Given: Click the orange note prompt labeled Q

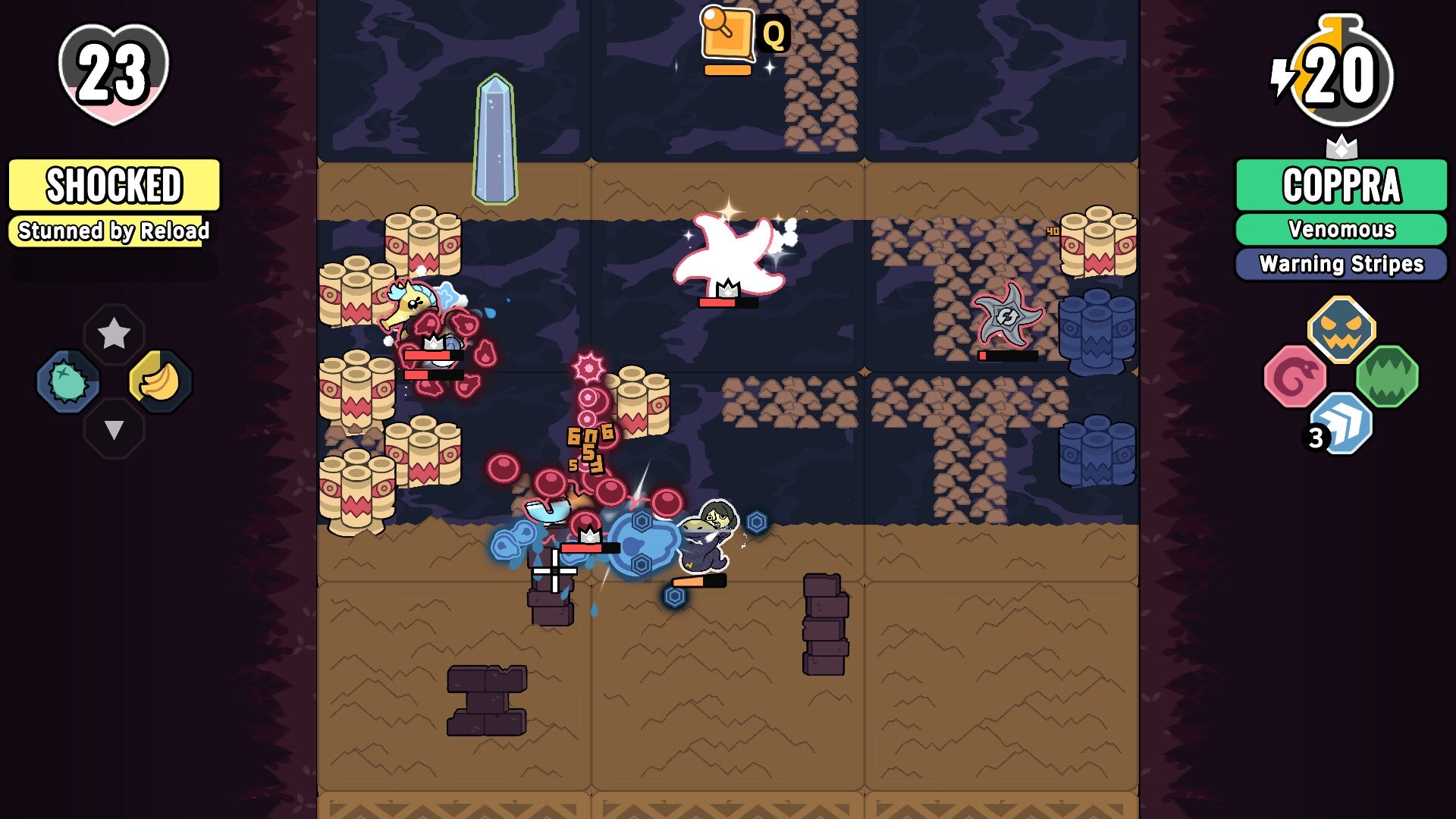Looking at the screenshot, I should click(x=728, y=34).
